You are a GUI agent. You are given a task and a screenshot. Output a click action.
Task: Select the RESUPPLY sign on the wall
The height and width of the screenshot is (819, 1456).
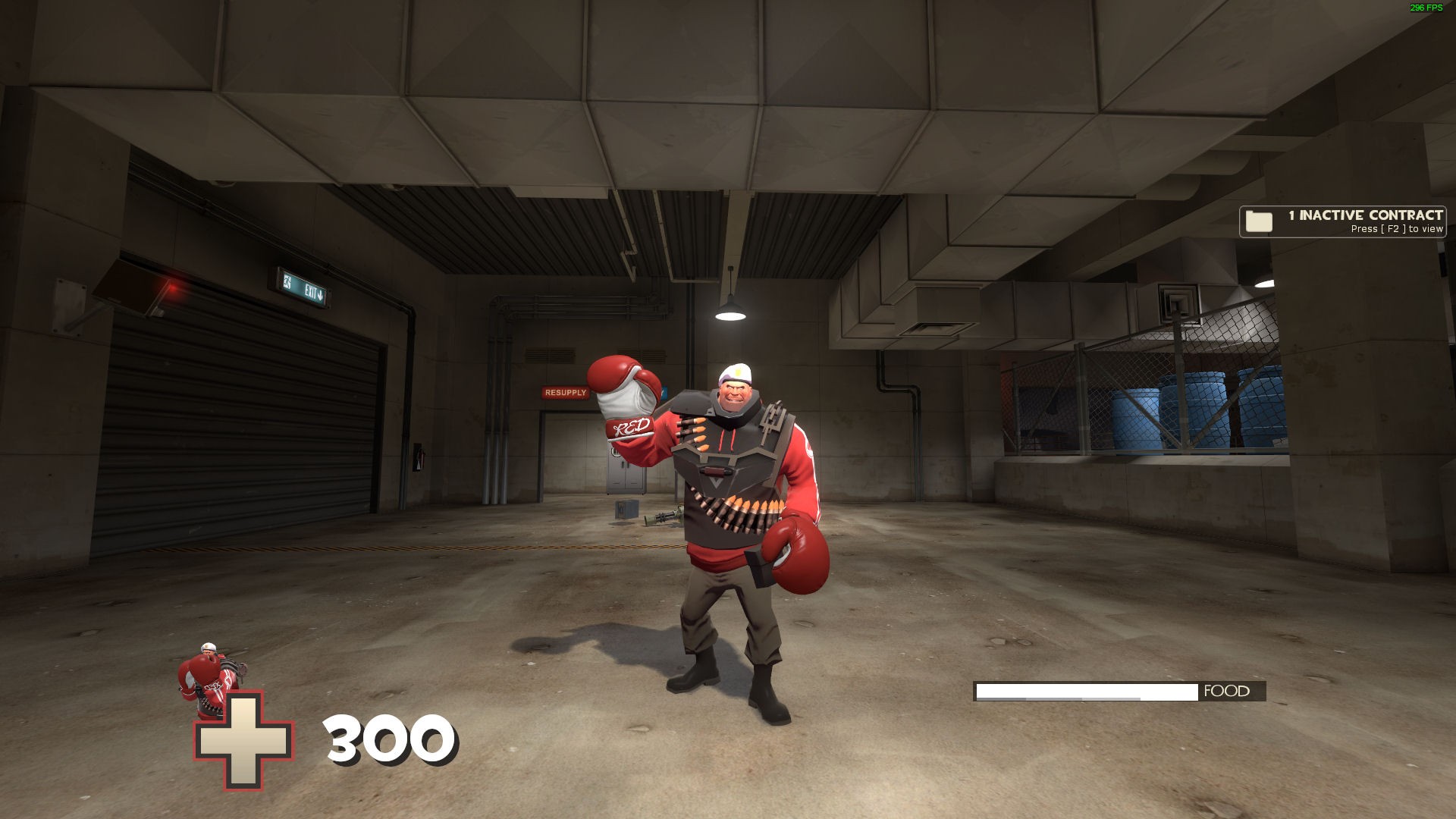(x=564, y=393)
